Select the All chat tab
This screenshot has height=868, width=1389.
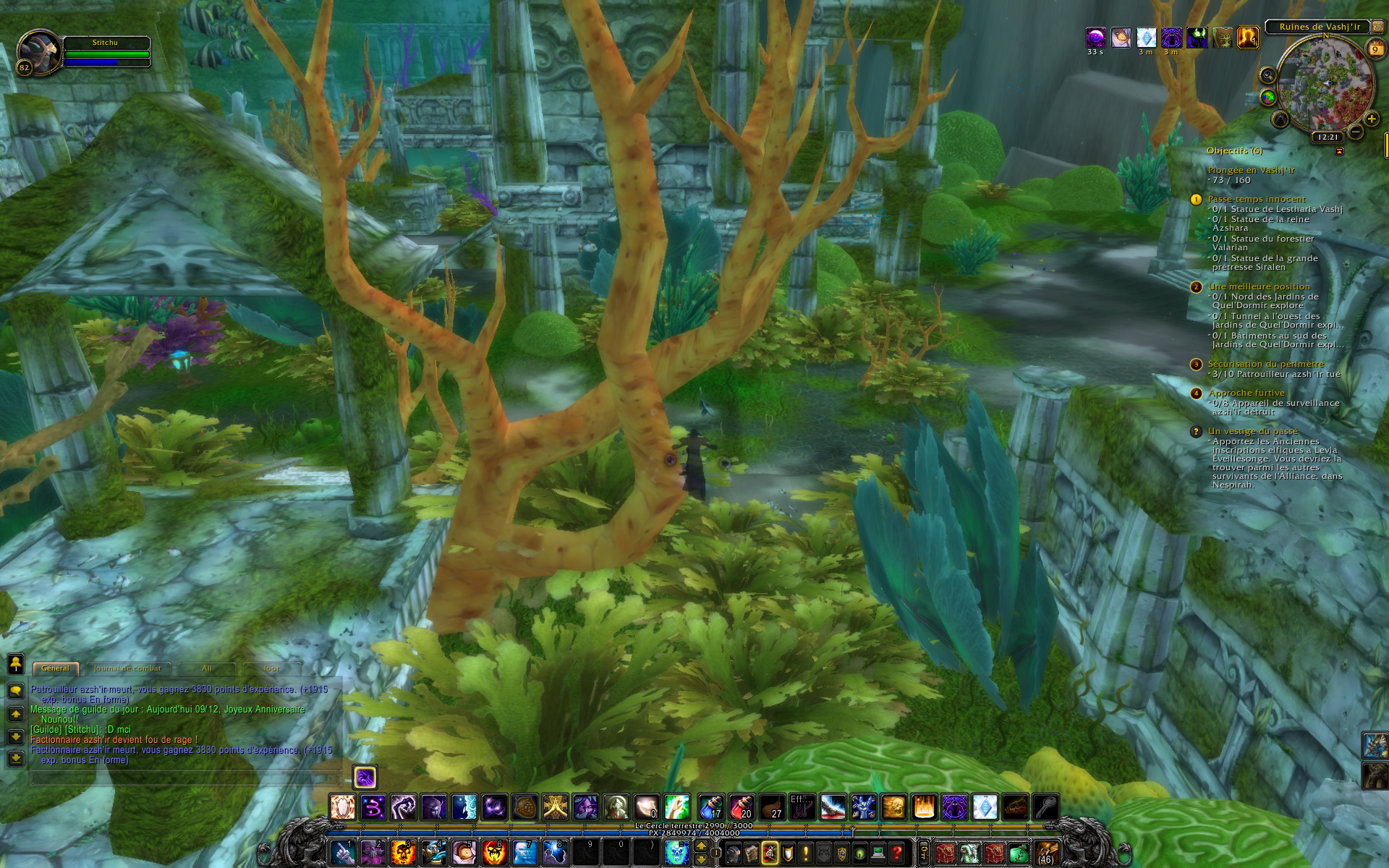tap(207, 668)
